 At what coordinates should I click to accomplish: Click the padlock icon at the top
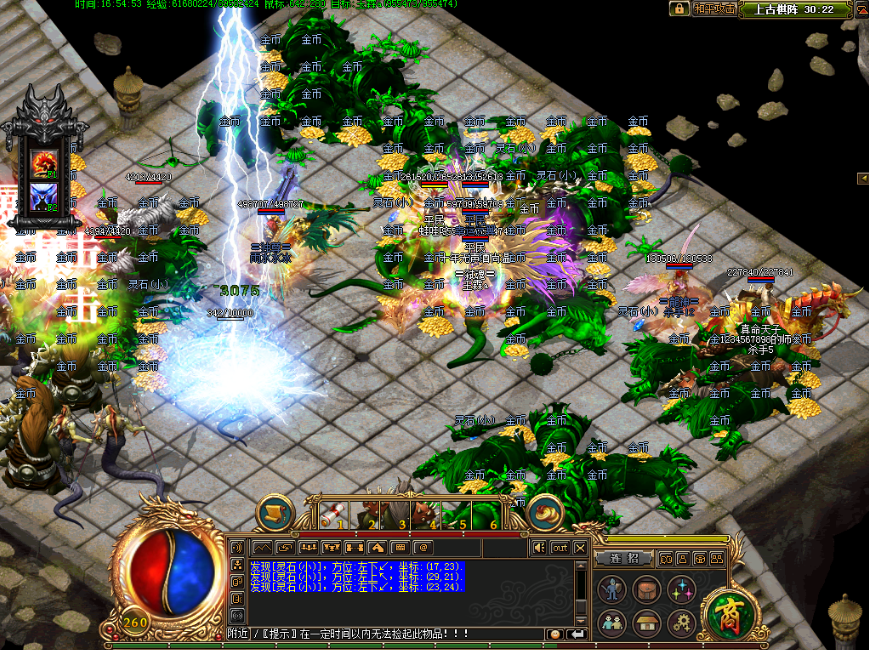680,9
